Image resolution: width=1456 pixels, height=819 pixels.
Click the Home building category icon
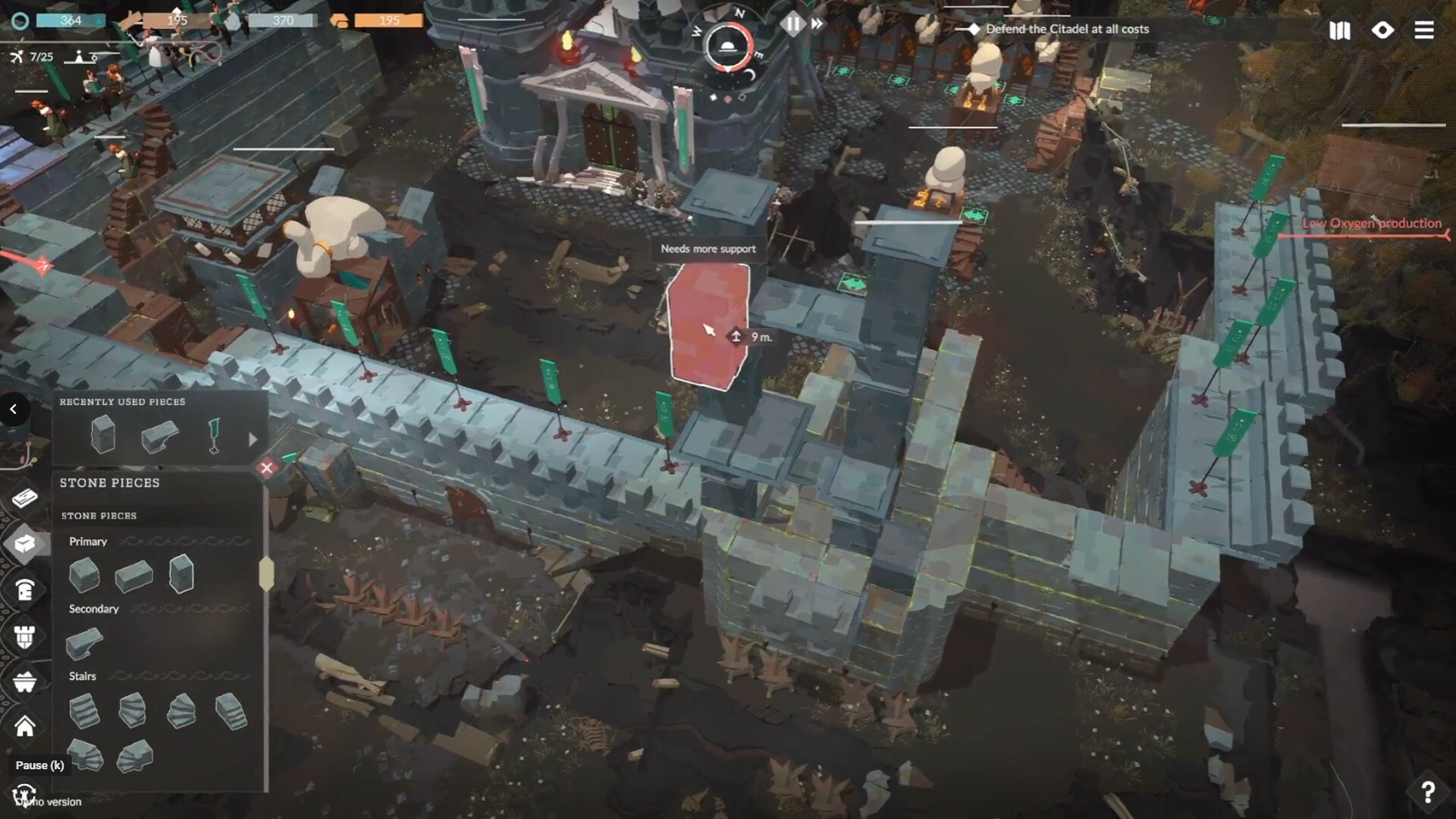click(x=24, y=726)
